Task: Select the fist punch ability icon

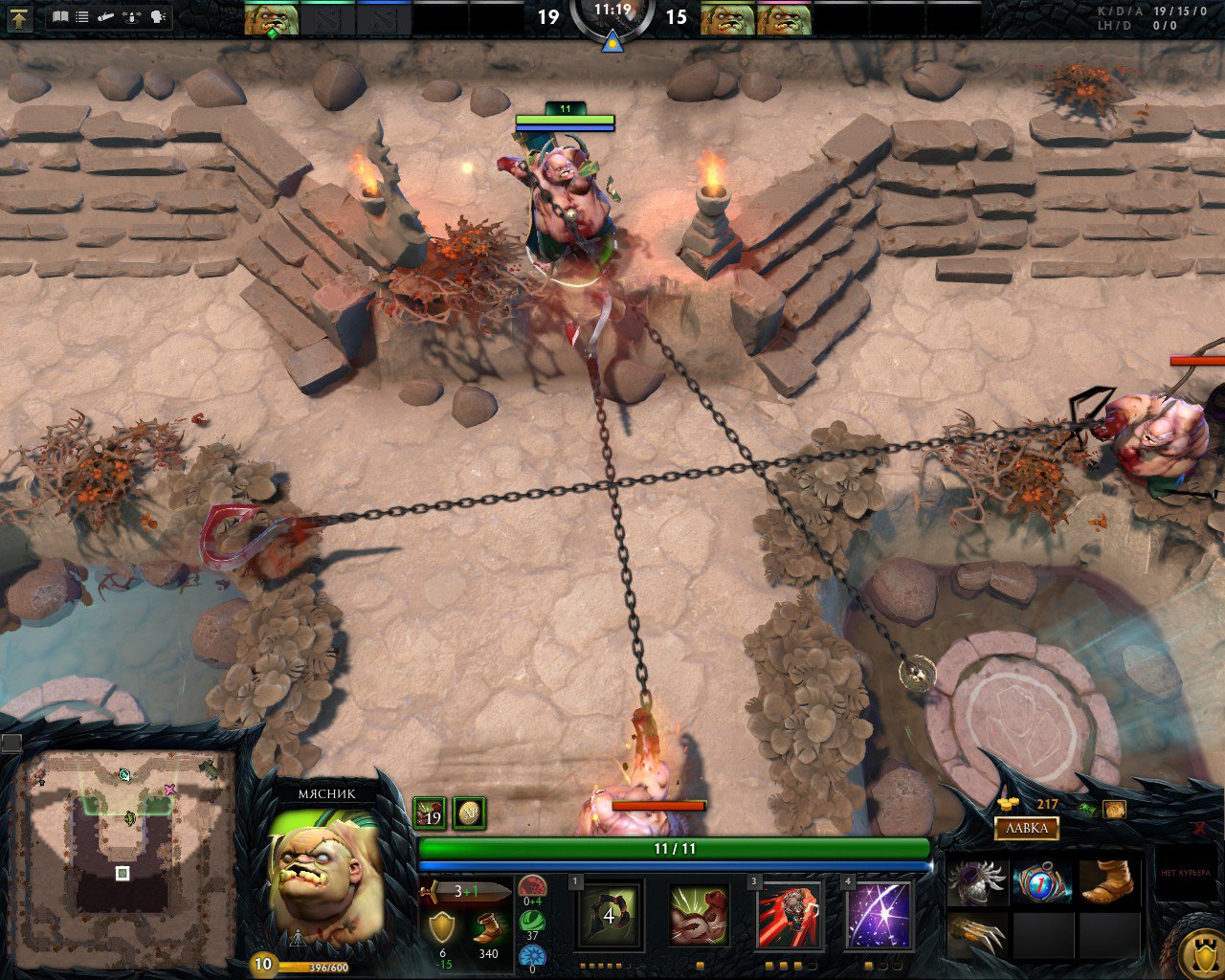Action: click(x=699, y=916)
